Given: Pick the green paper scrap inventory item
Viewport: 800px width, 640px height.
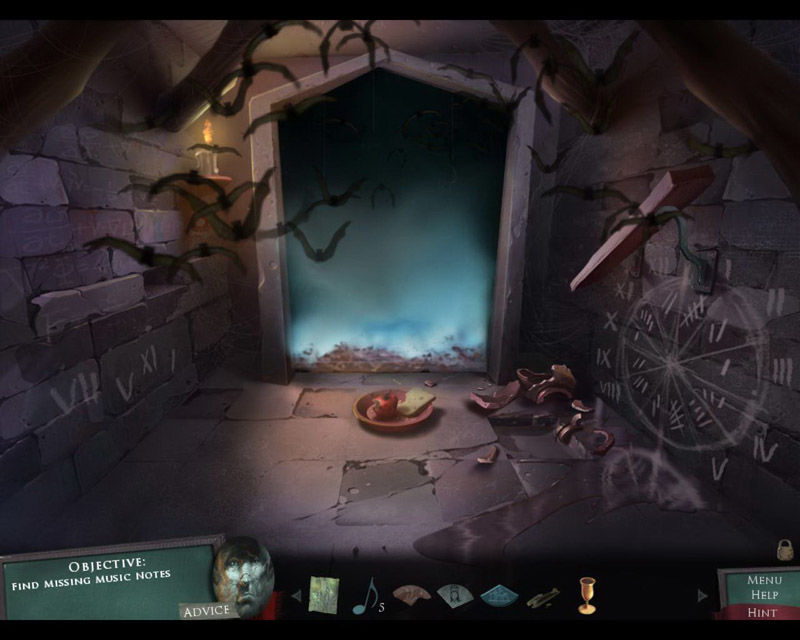Looking at the screenshot, I should [x=324, y=595].
